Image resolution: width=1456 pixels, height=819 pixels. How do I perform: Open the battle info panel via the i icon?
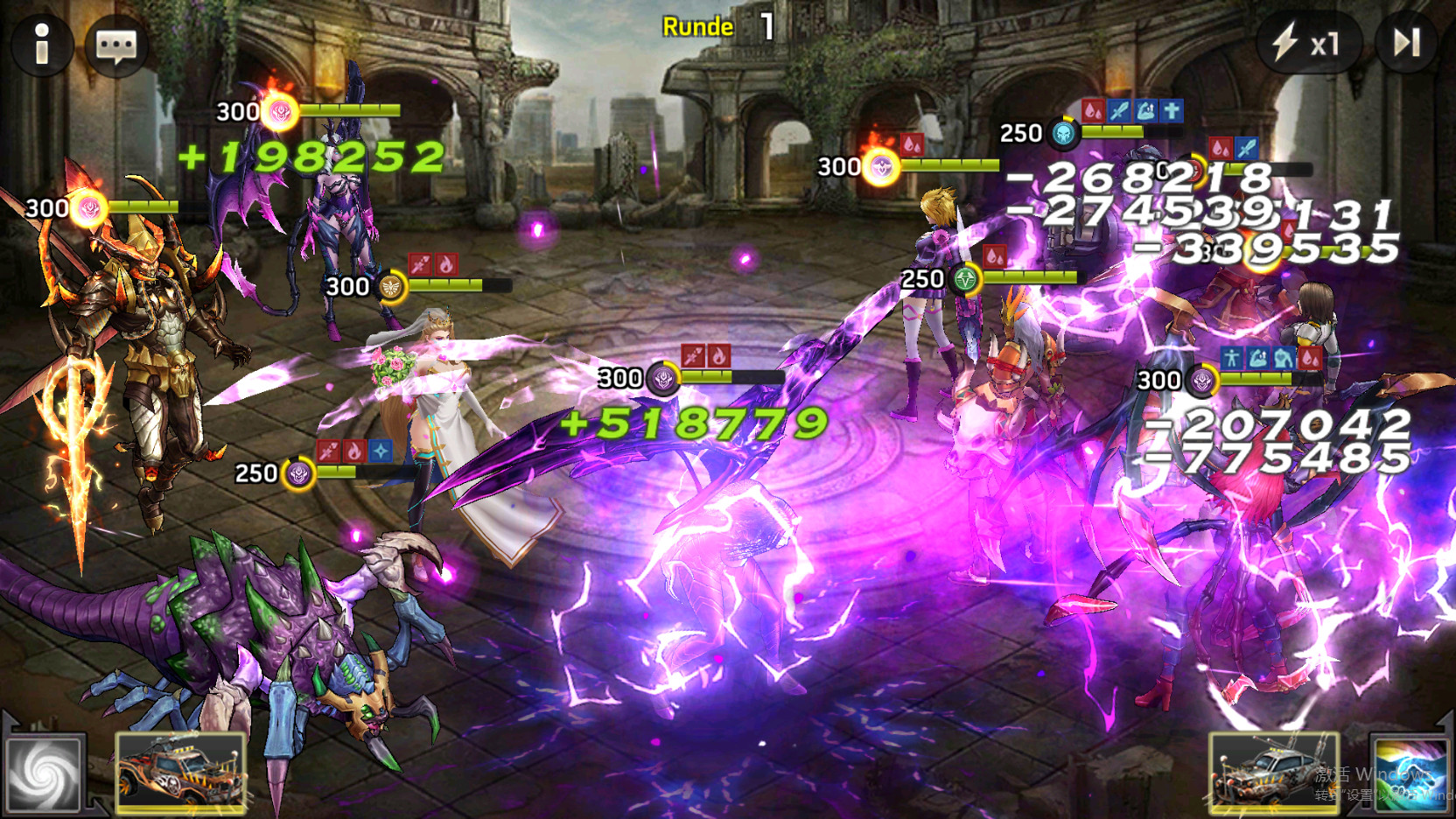point(41,46)
